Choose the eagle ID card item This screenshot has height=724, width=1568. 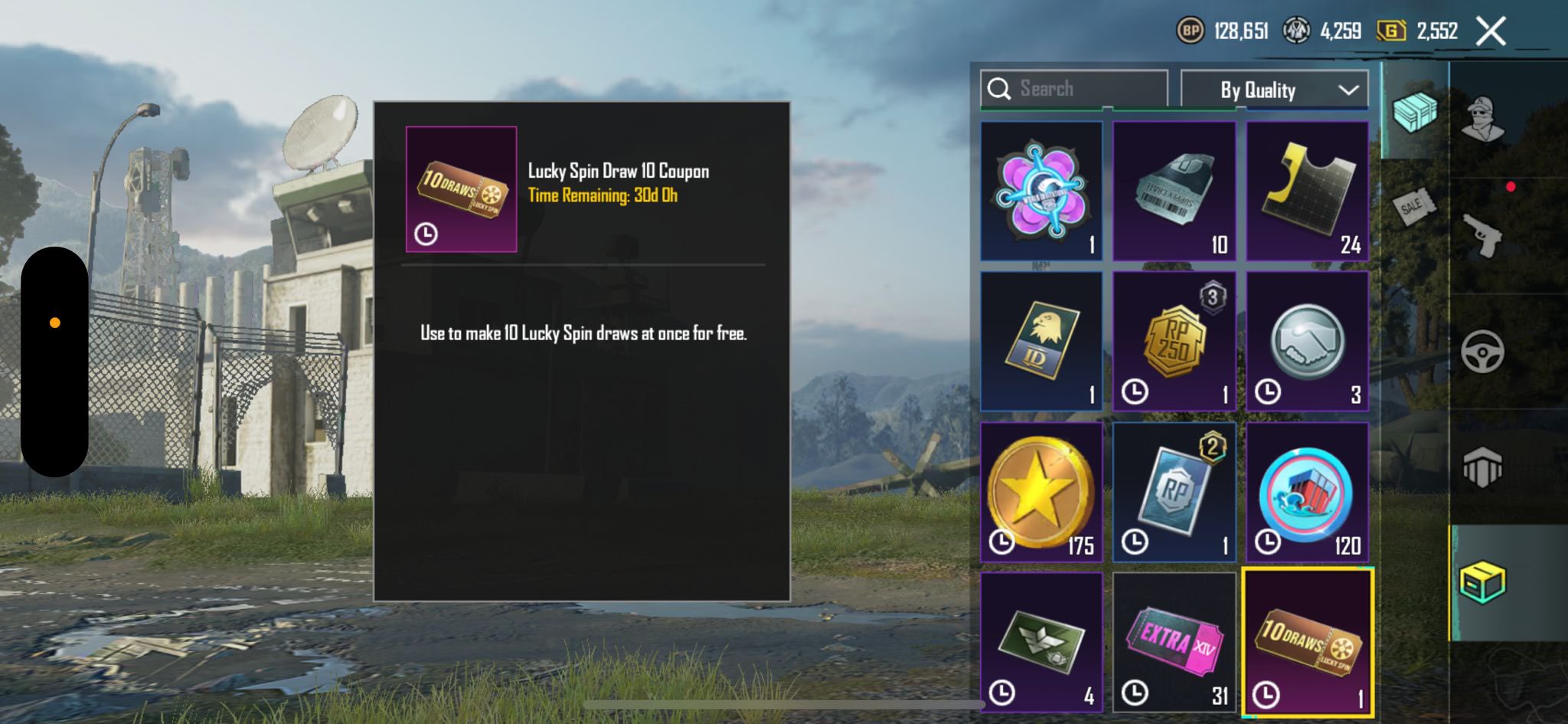coord(1041,342)
